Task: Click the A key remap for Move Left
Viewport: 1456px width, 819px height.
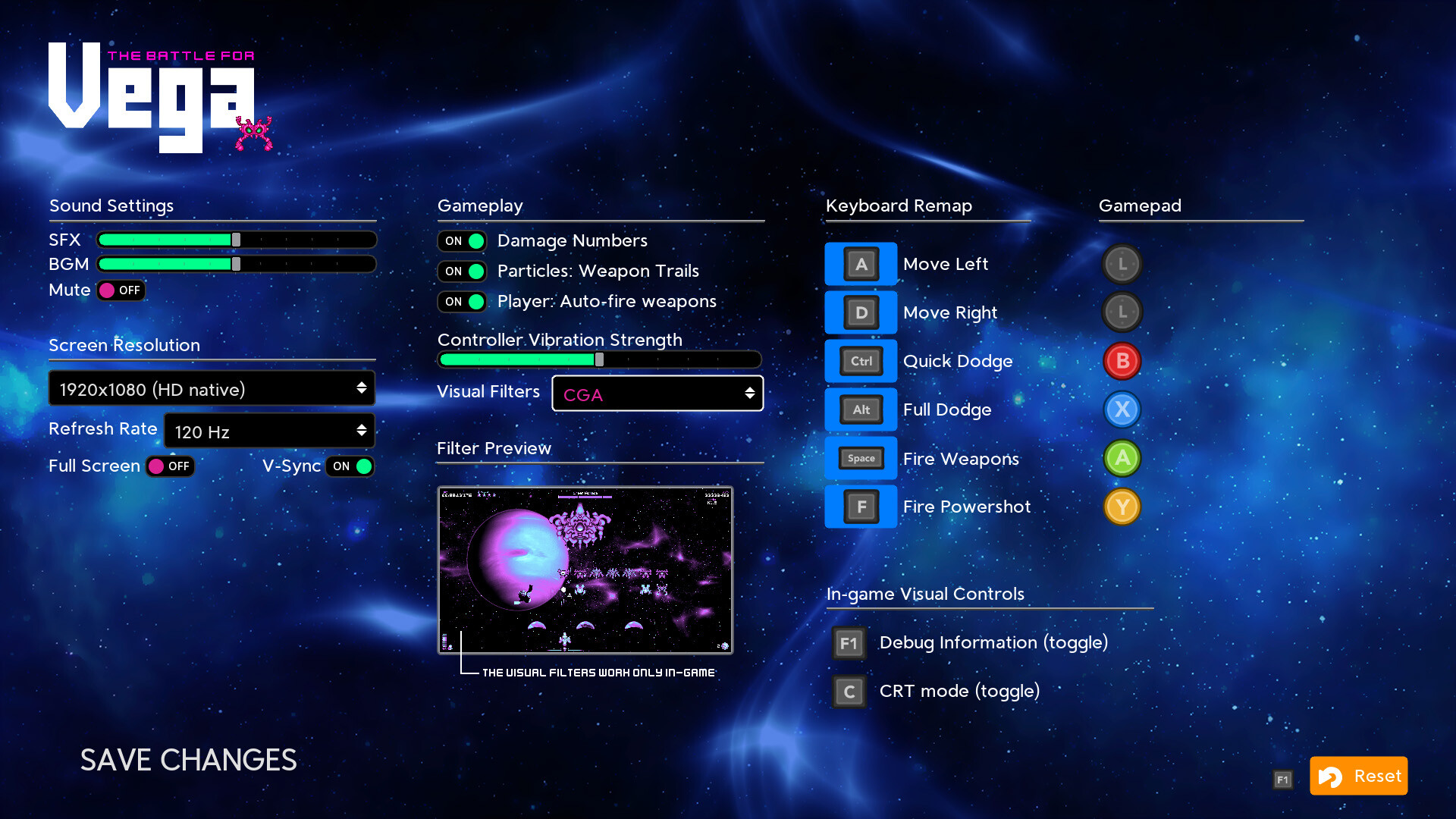Action: tap(860, 264)
